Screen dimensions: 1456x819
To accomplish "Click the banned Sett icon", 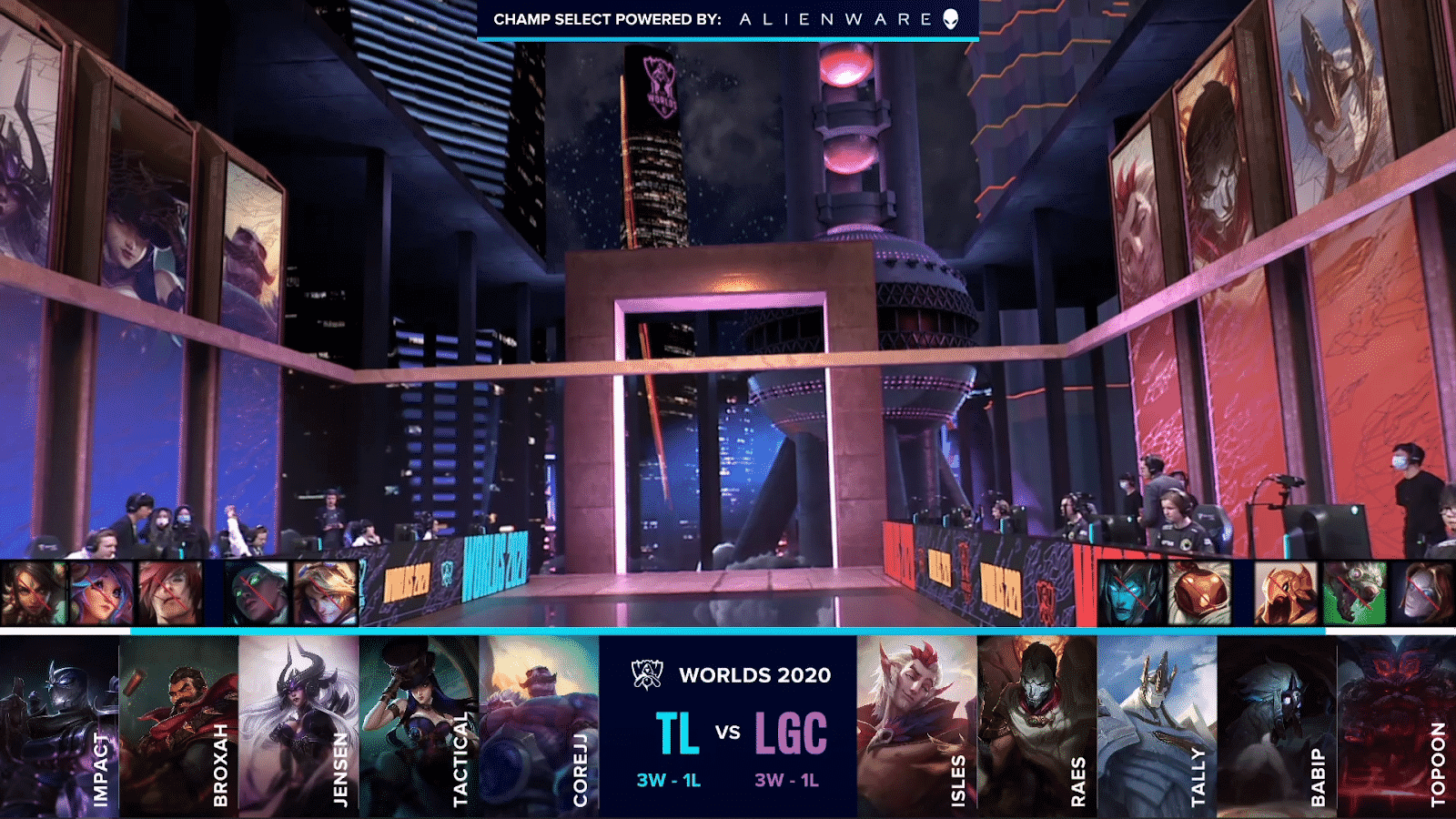I will pyautogui.click(x=170, y=593).
